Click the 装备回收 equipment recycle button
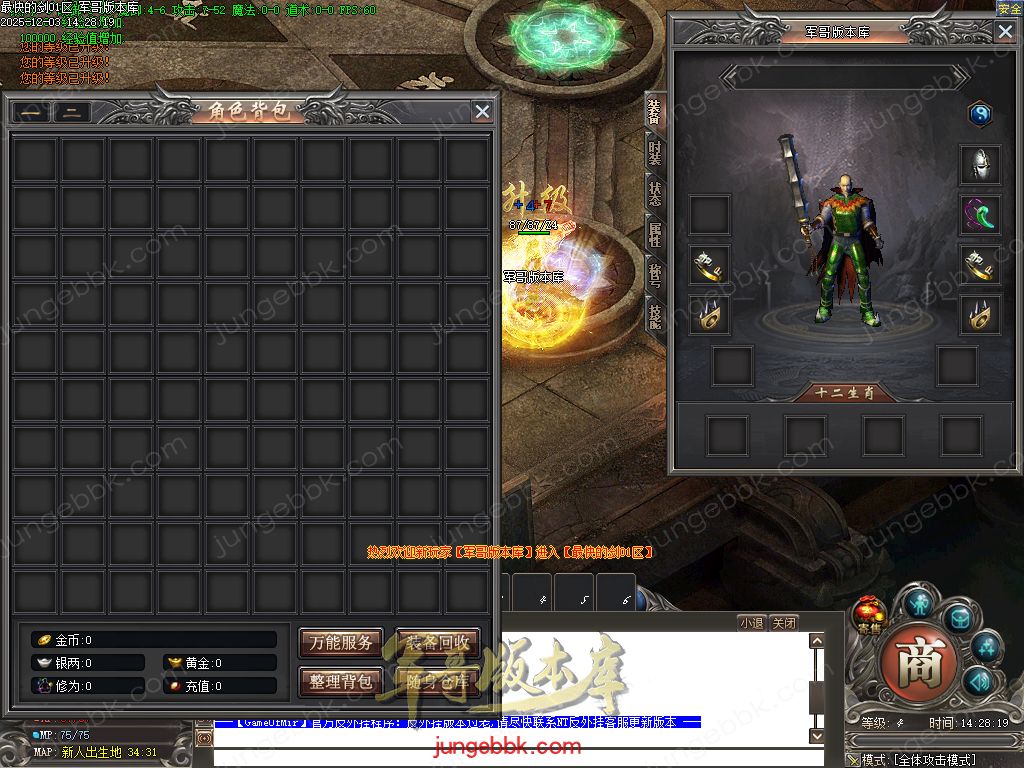Screen dimensions: 1024x768 438,642
